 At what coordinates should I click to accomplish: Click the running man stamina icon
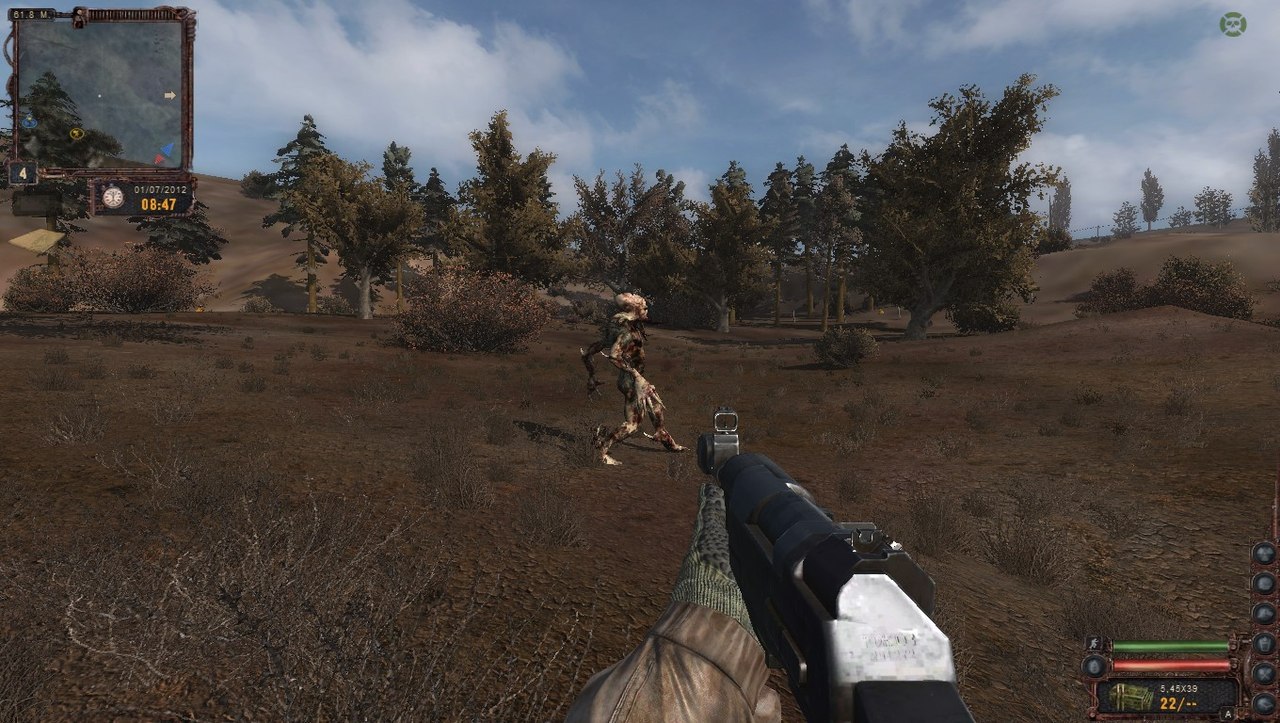[1095, 645]
